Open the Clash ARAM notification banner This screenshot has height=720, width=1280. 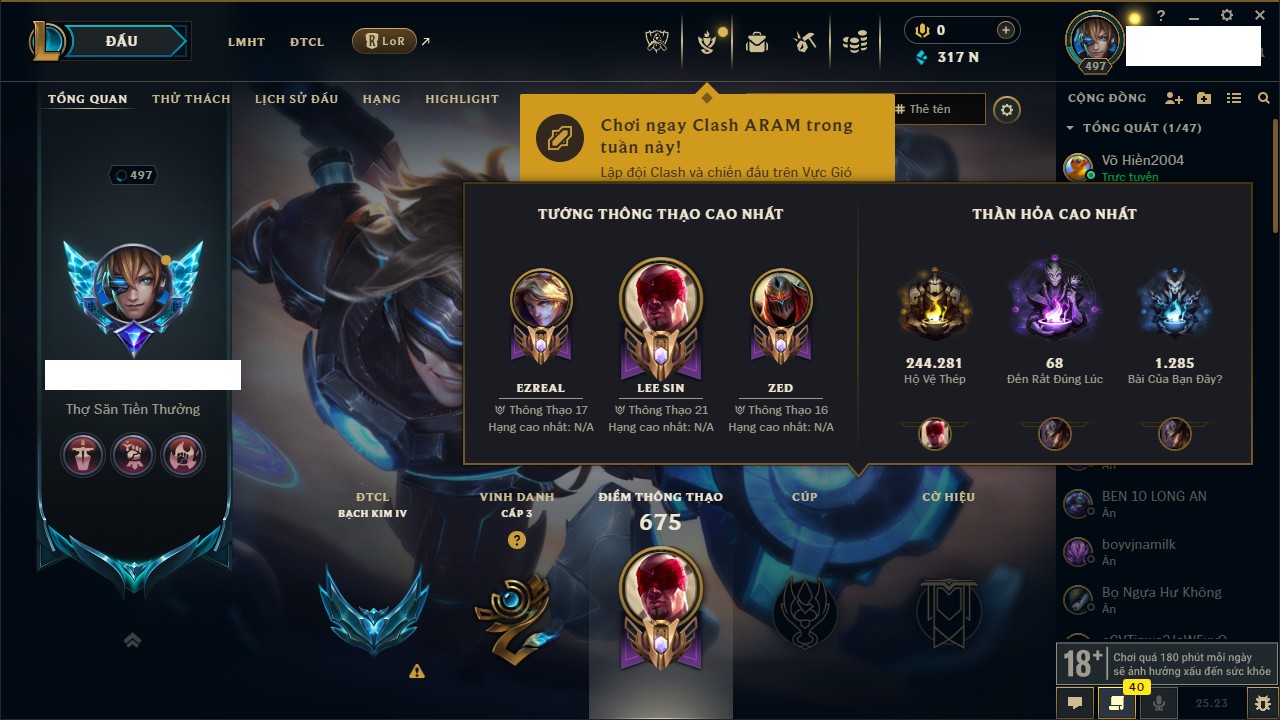706,138
